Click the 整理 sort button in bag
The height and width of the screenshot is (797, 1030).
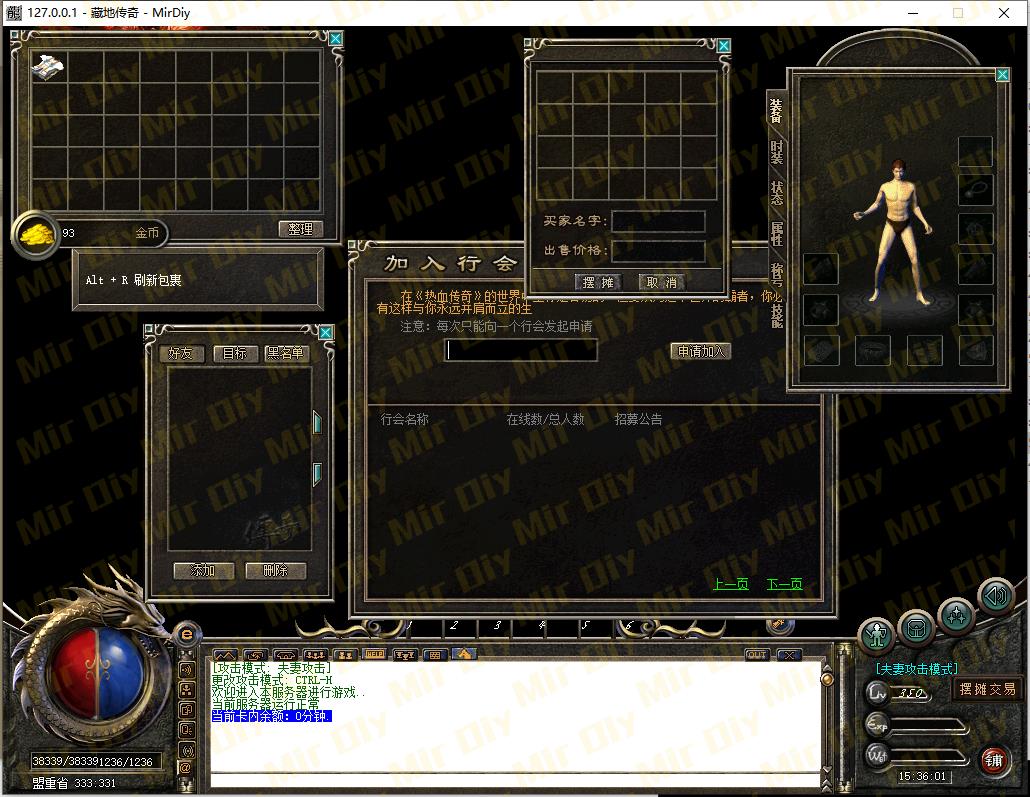tap(301, 229)
